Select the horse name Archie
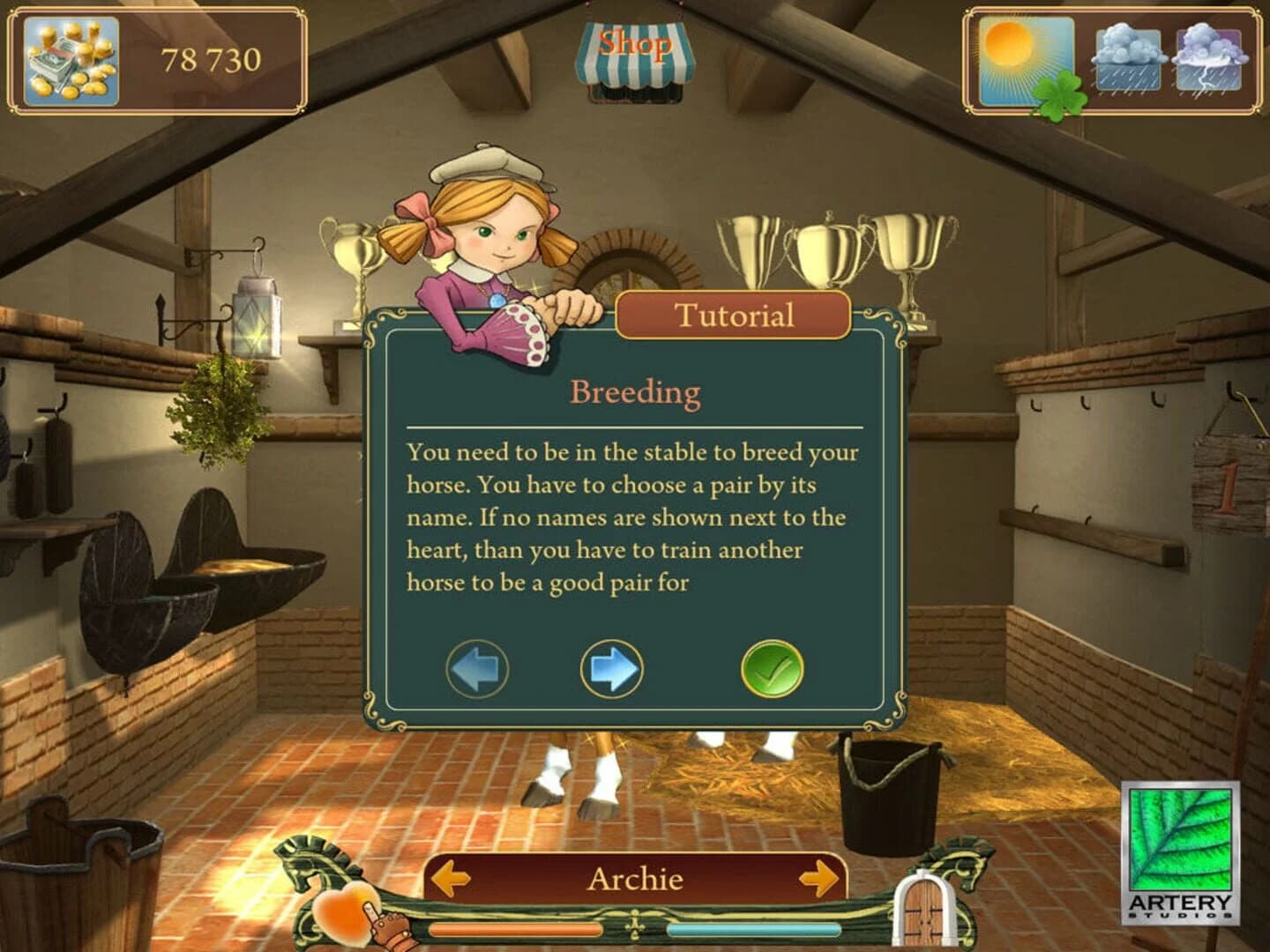Screen dimensions: 1270x952 637,879
